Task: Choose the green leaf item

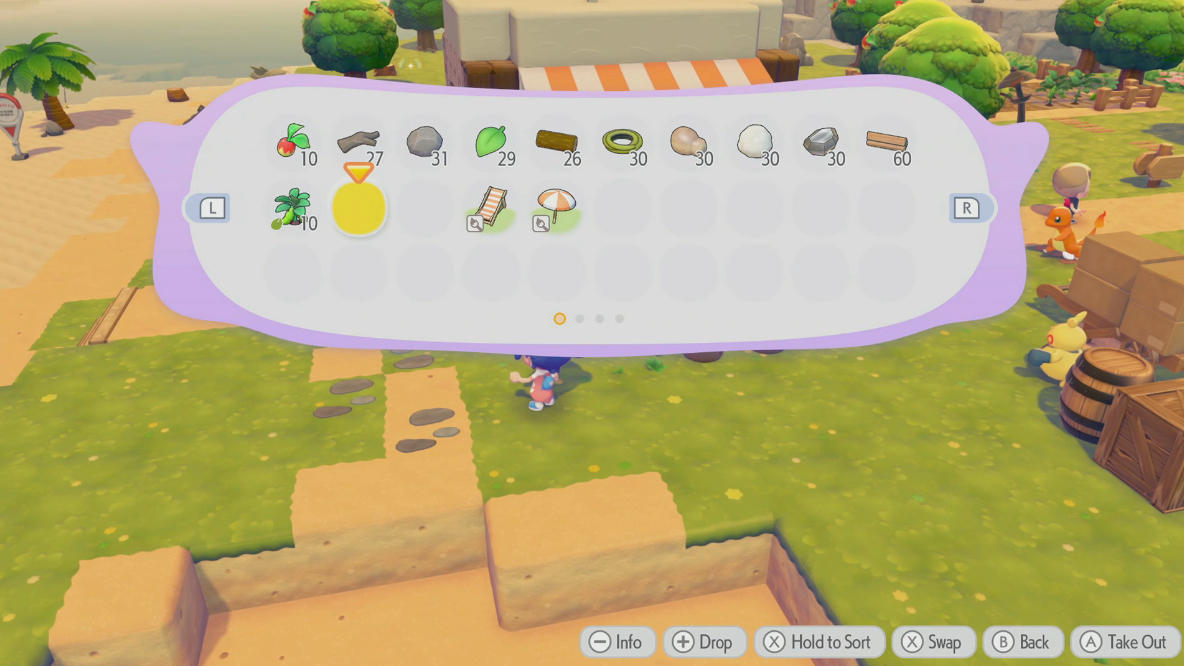Action: pyautogui.click(x=490, y=143)
